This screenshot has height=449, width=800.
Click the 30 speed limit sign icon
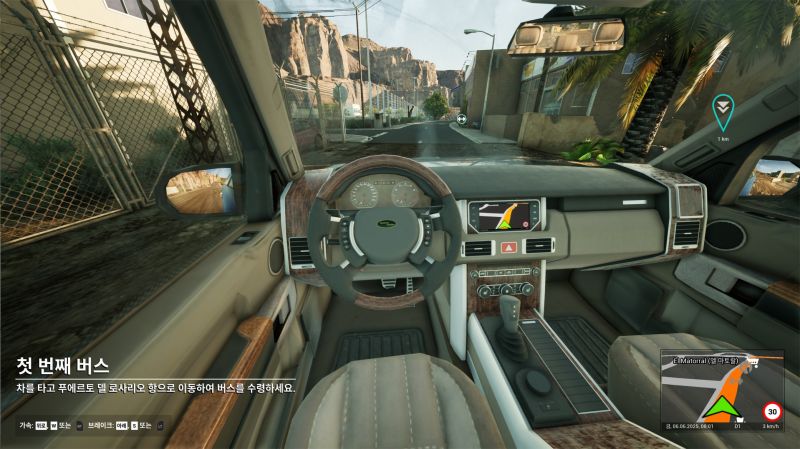(771, 410)
